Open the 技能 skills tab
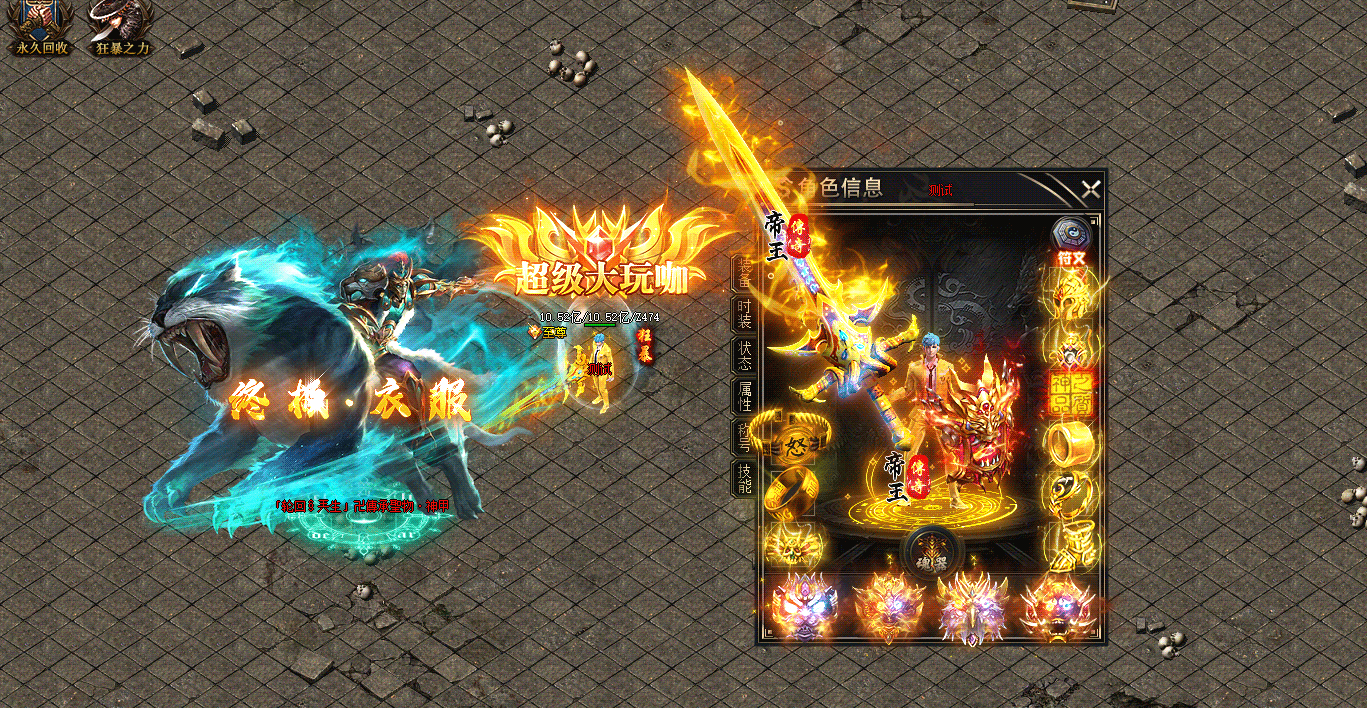Screen dimensions: 1367x708 [x=745, y=480]
